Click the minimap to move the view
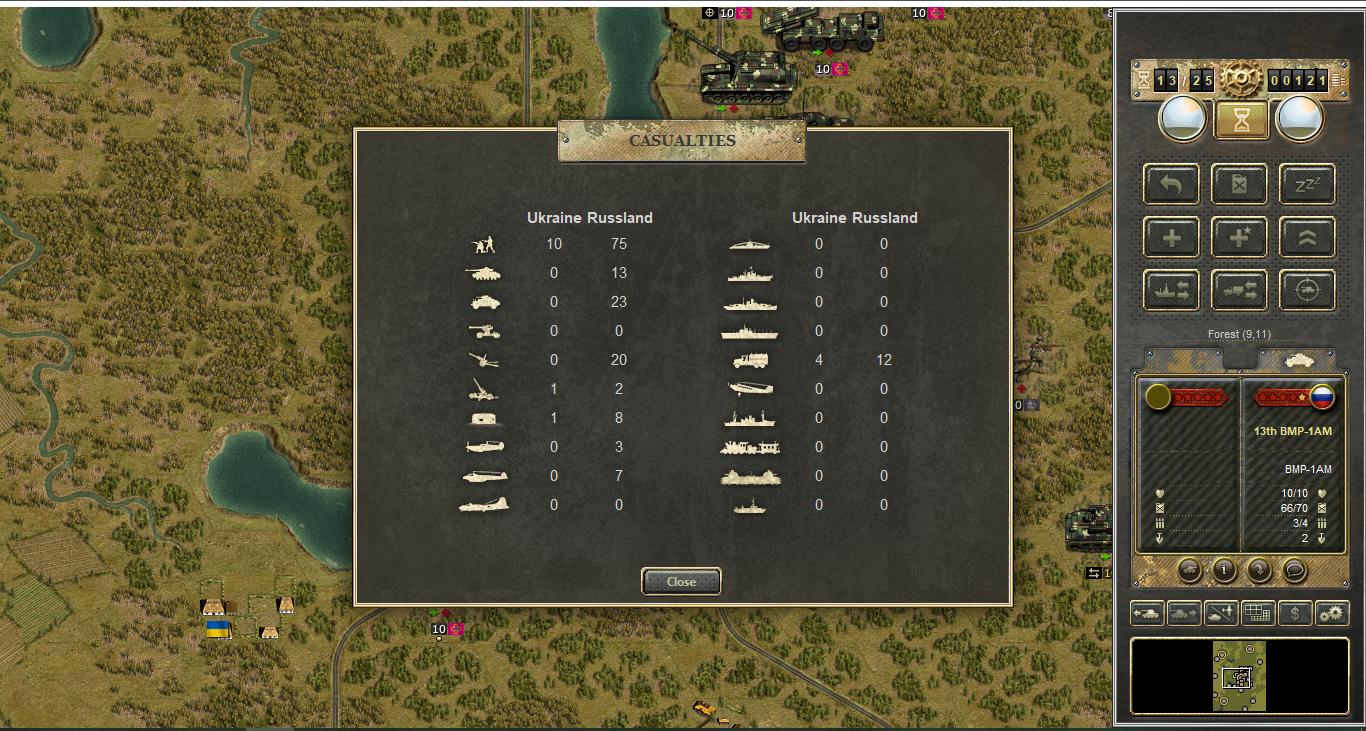 pyautogui.click(x=1240, y=676)
